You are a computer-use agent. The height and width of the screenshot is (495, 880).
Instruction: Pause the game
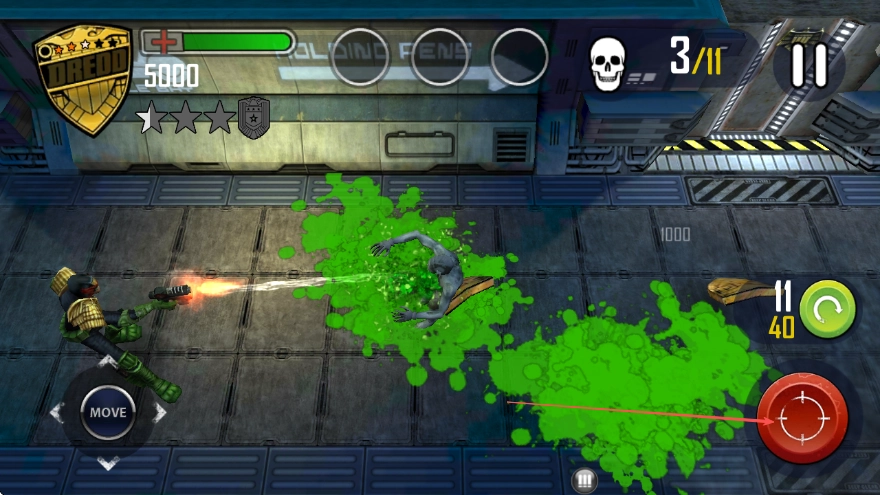[808, 66]
